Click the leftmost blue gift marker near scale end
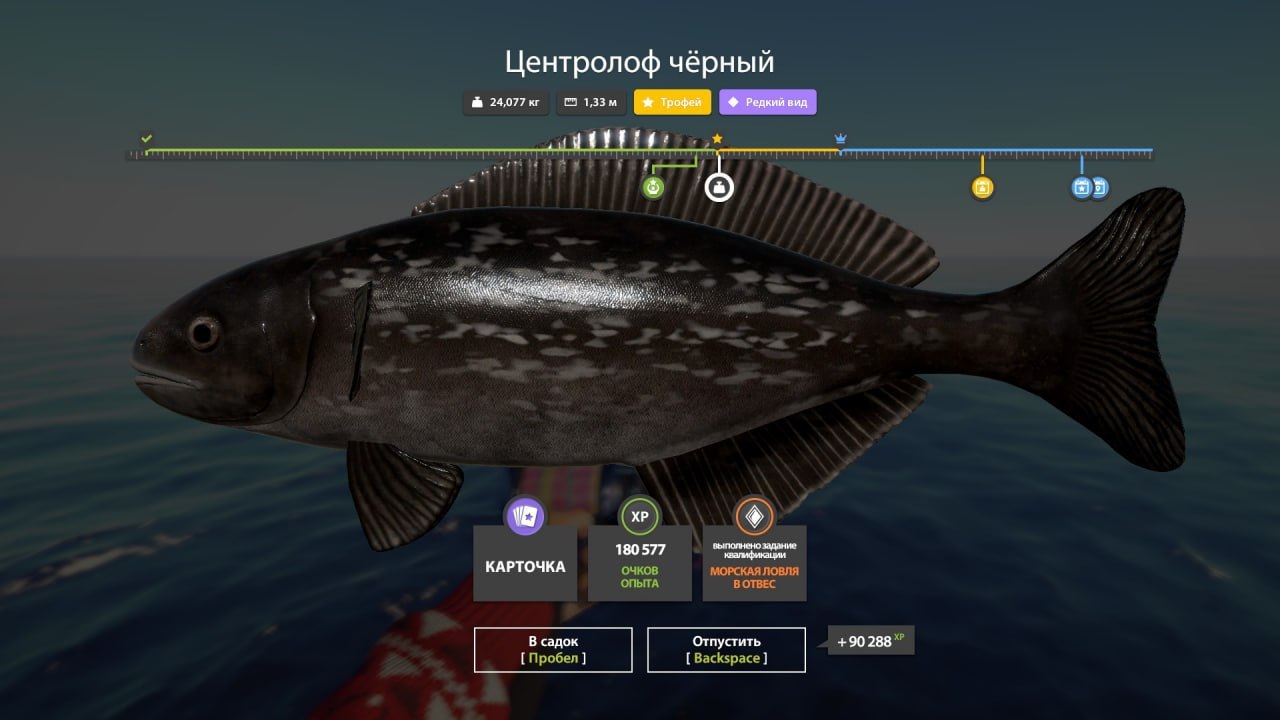 pos(1081,187)
